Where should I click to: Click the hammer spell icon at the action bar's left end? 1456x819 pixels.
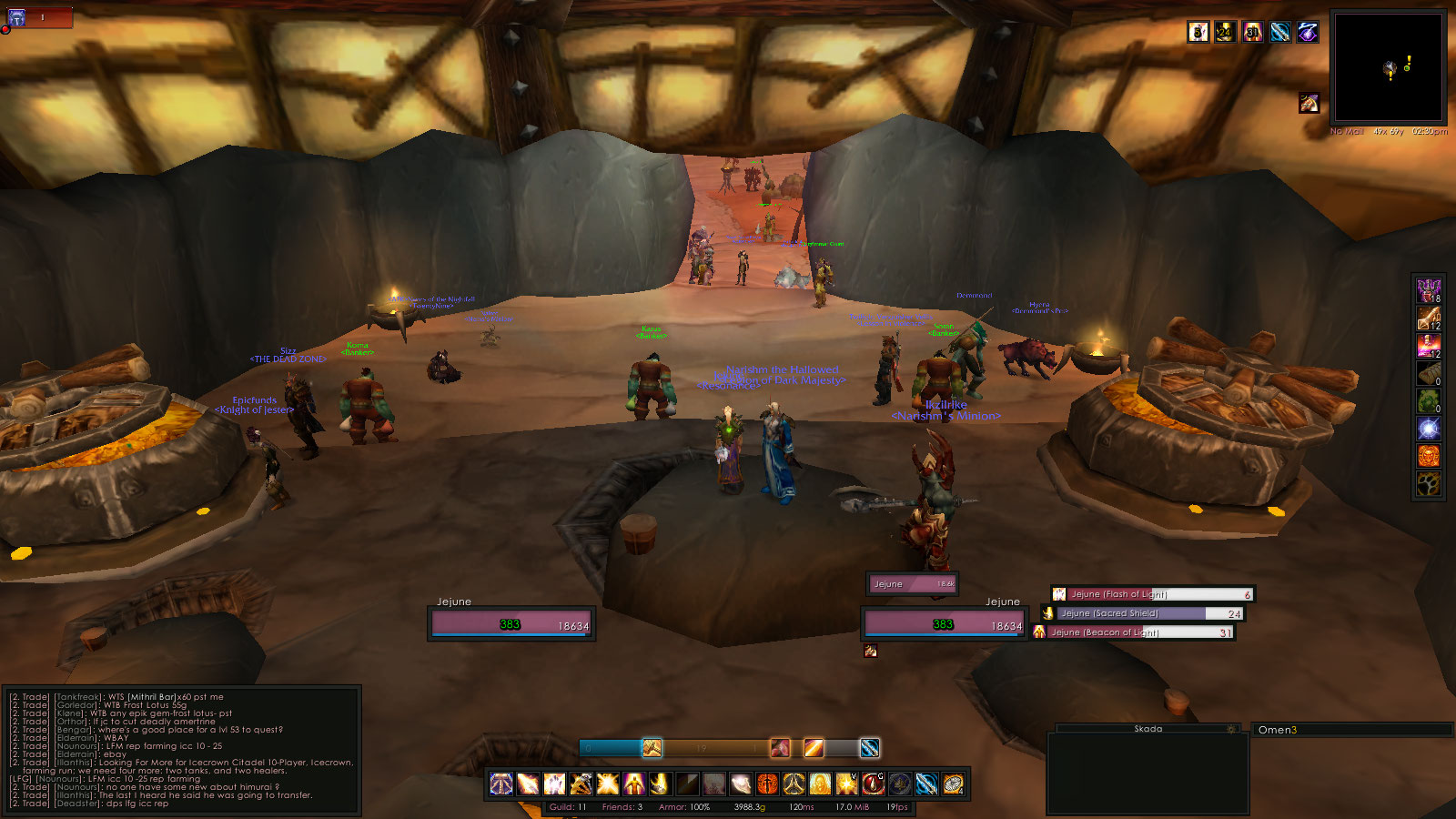pos(500,784)
